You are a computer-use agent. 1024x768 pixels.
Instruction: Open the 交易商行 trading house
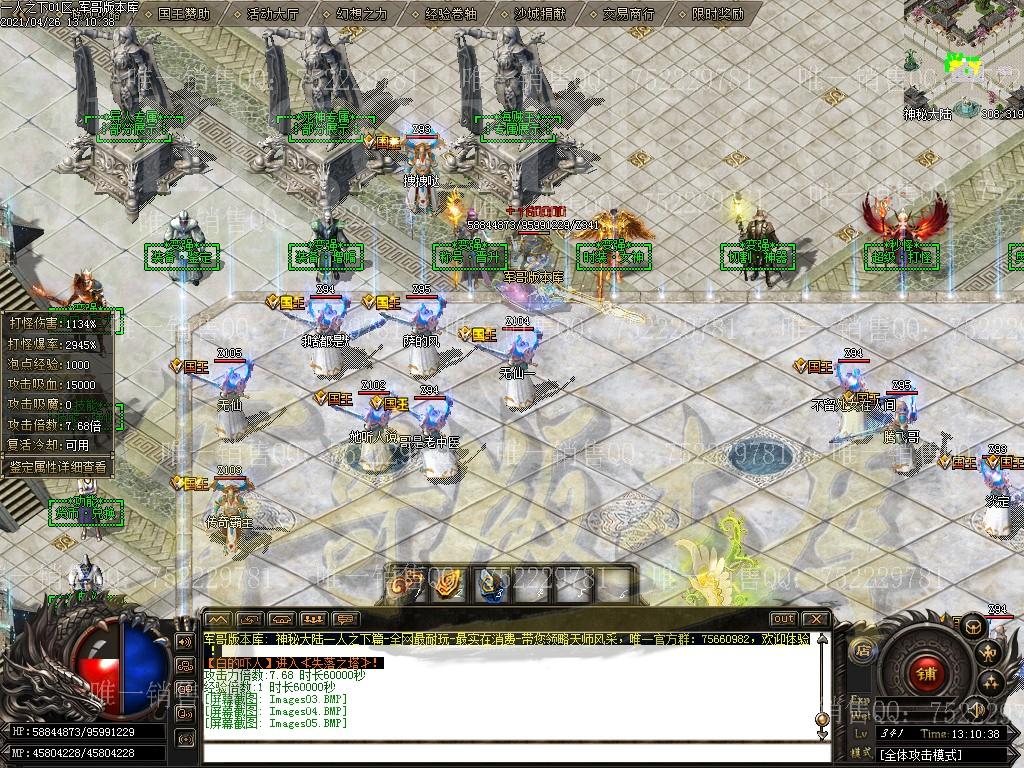tap(629, 14)
